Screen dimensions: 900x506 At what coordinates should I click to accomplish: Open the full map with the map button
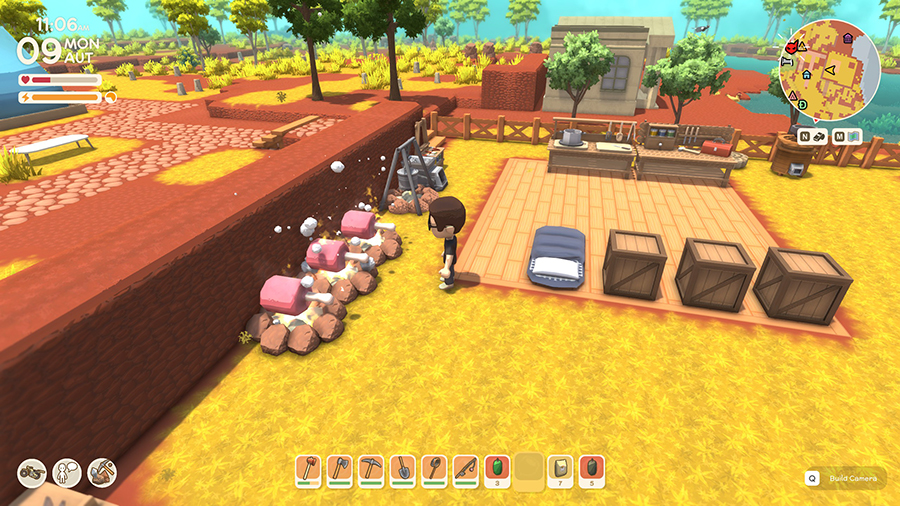pyautogui.click(x=846, y=135)
